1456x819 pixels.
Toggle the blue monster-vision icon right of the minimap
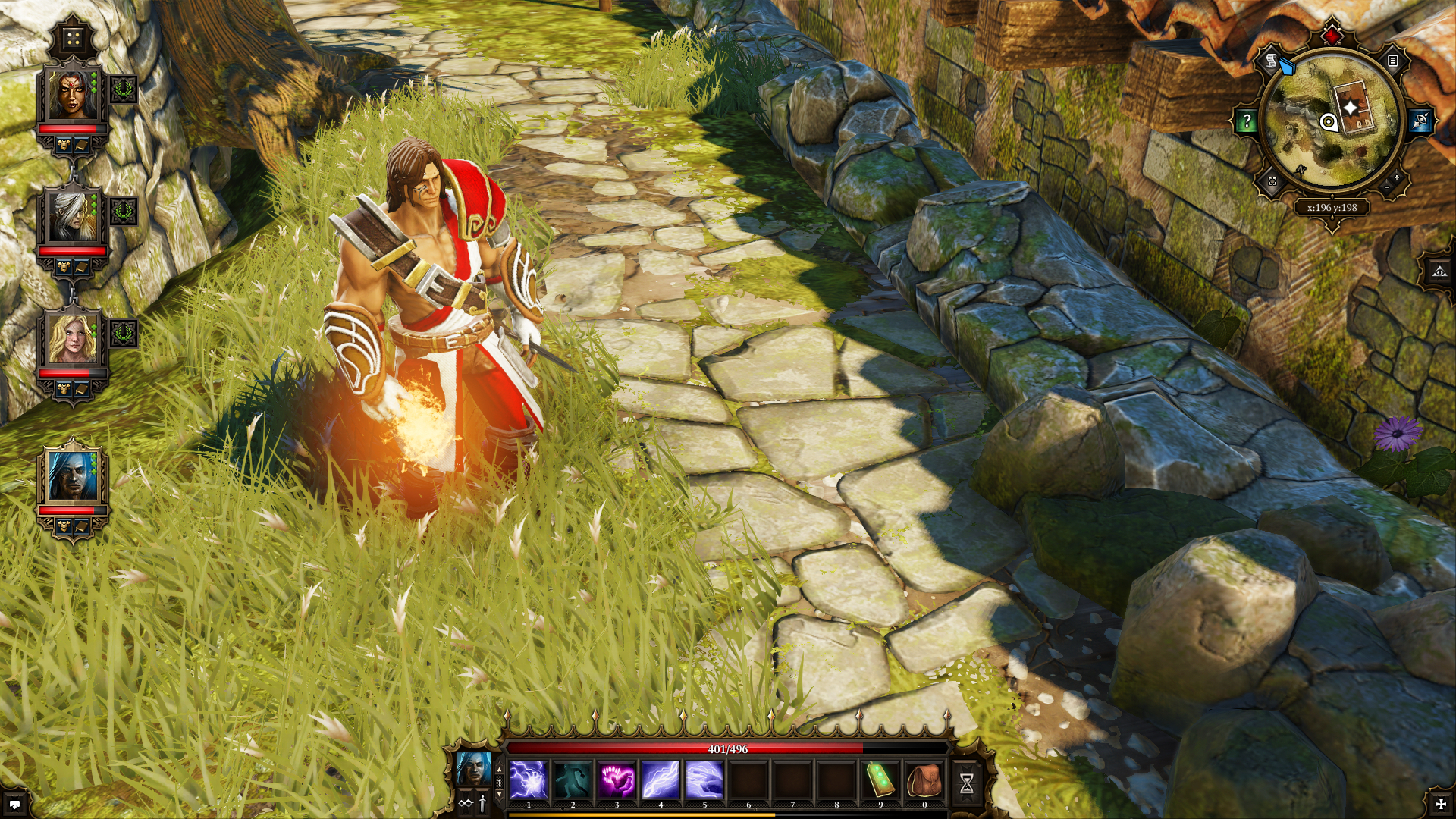tap(1421, 121)
